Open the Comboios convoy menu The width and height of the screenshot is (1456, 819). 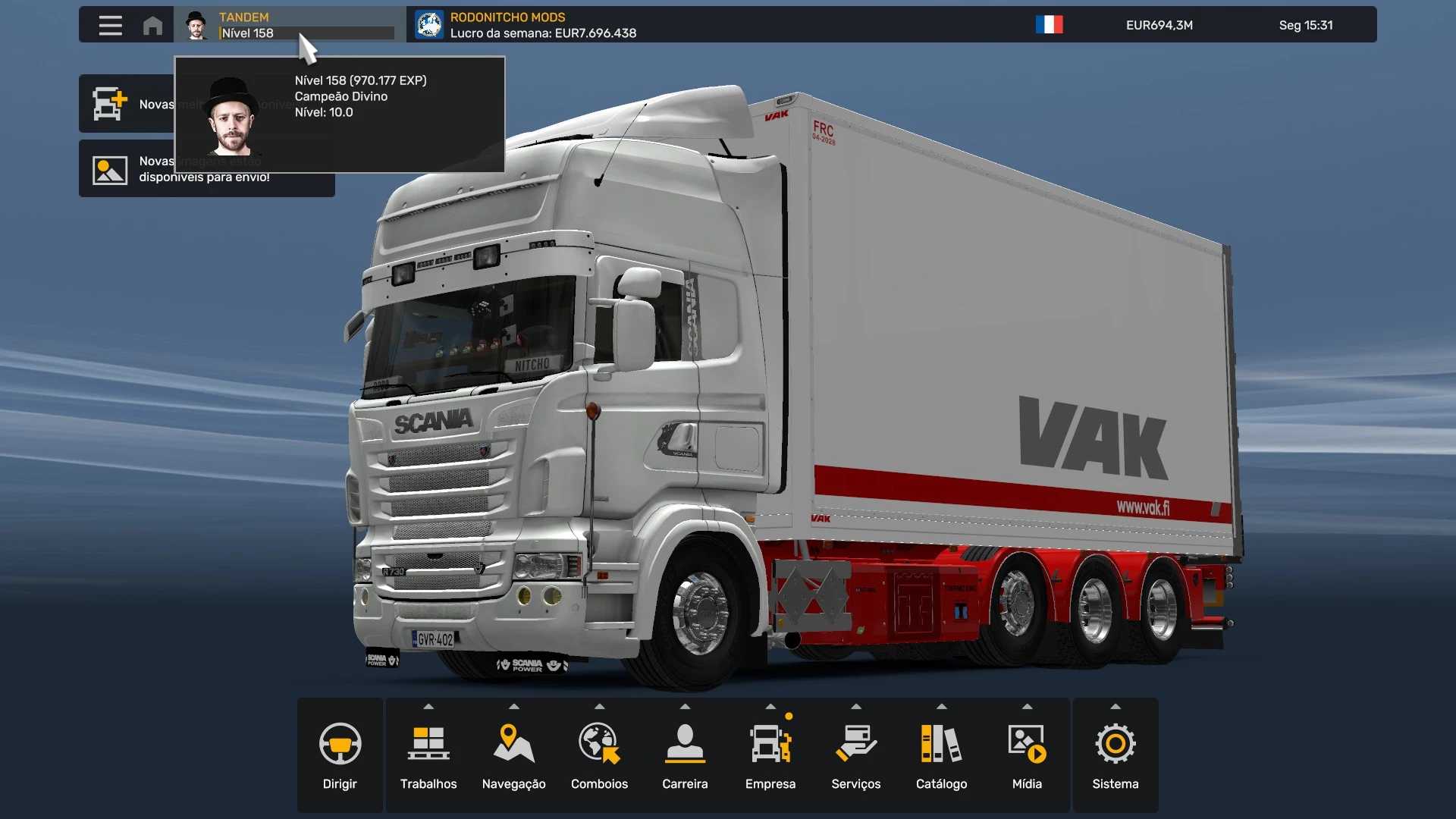[599, 755]
